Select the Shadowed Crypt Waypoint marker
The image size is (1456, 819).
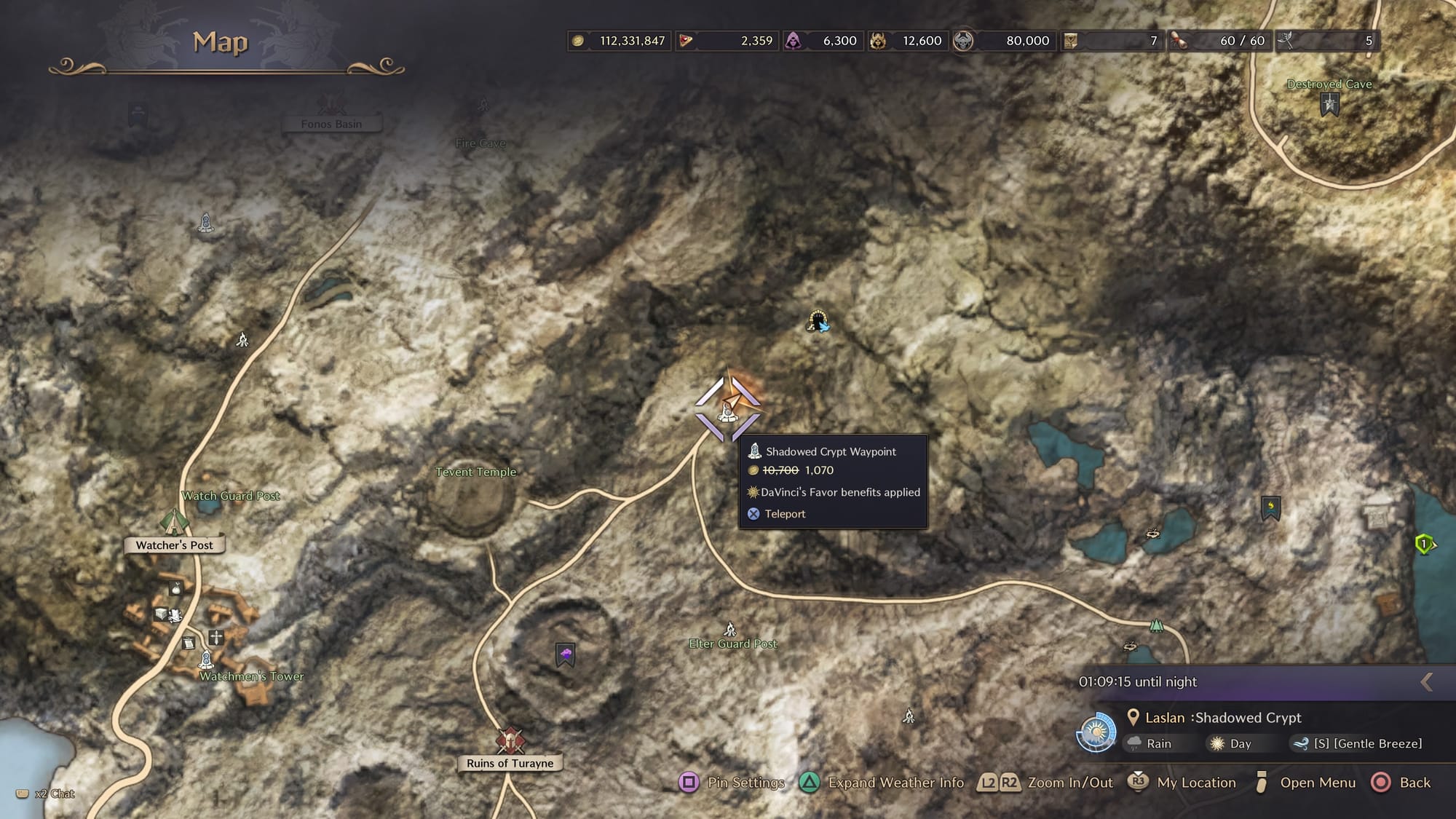click(x=727, y=410)
